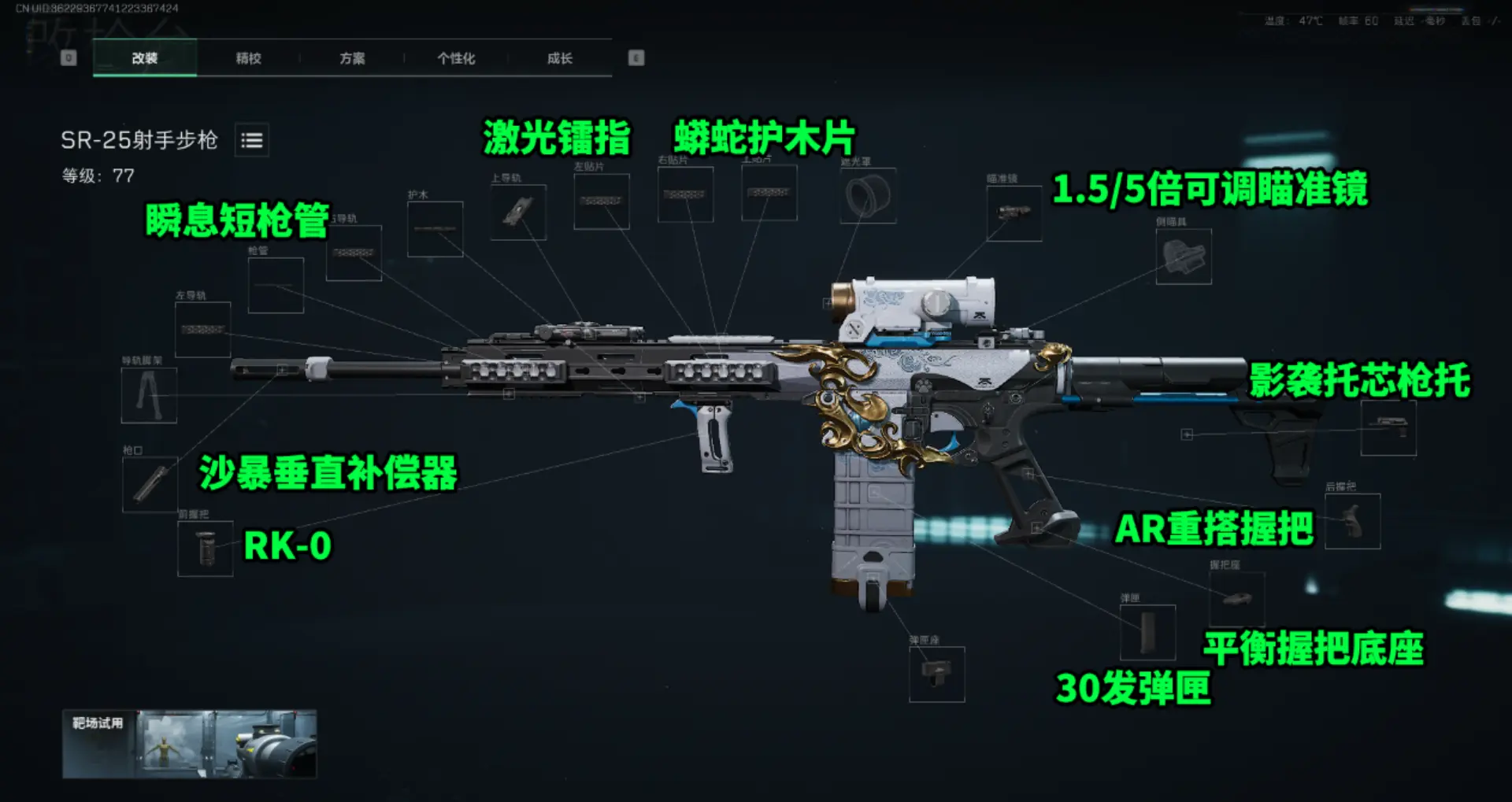Select the 左导轨 left rail slot
This screenshot has height=802, width=1512.
pyautogui.click(x=202, y=331)
